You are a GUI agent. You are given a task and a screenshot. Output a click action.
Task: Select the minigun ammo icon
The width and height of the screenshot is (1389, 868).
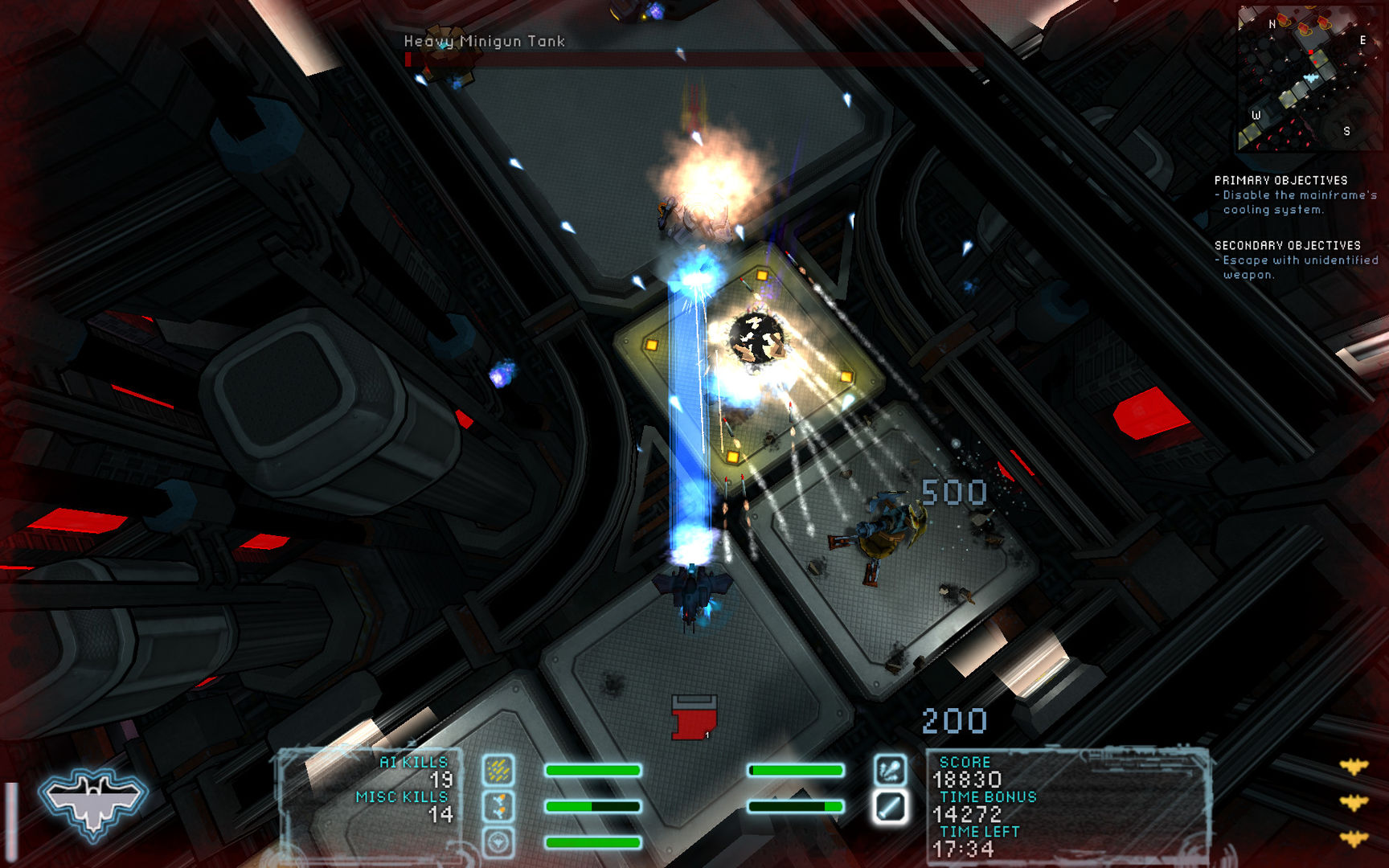click(499, 771)
